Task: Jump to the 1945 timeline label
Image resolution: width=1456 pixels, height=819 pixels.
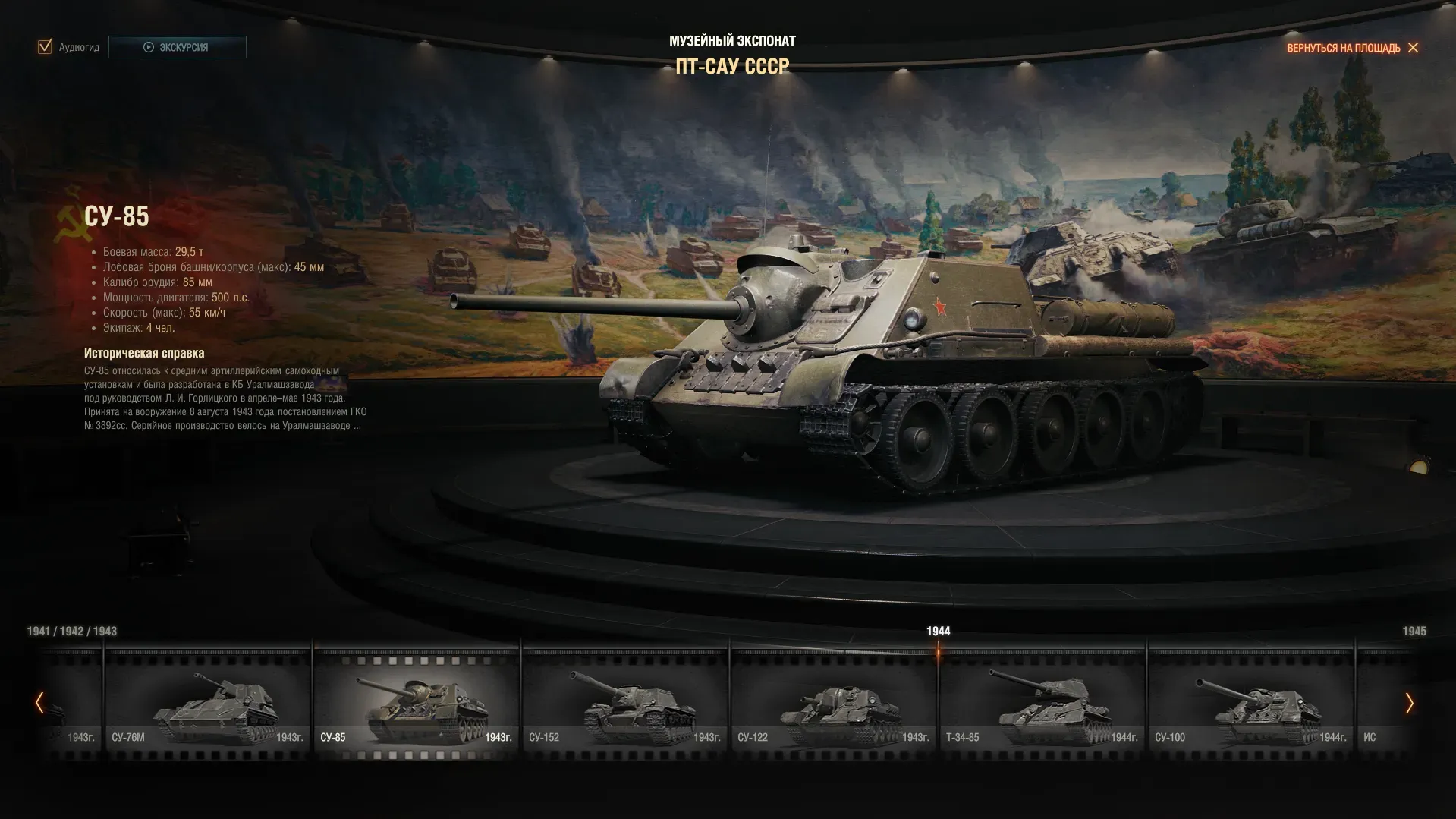Action: [x=1414, y=632]
